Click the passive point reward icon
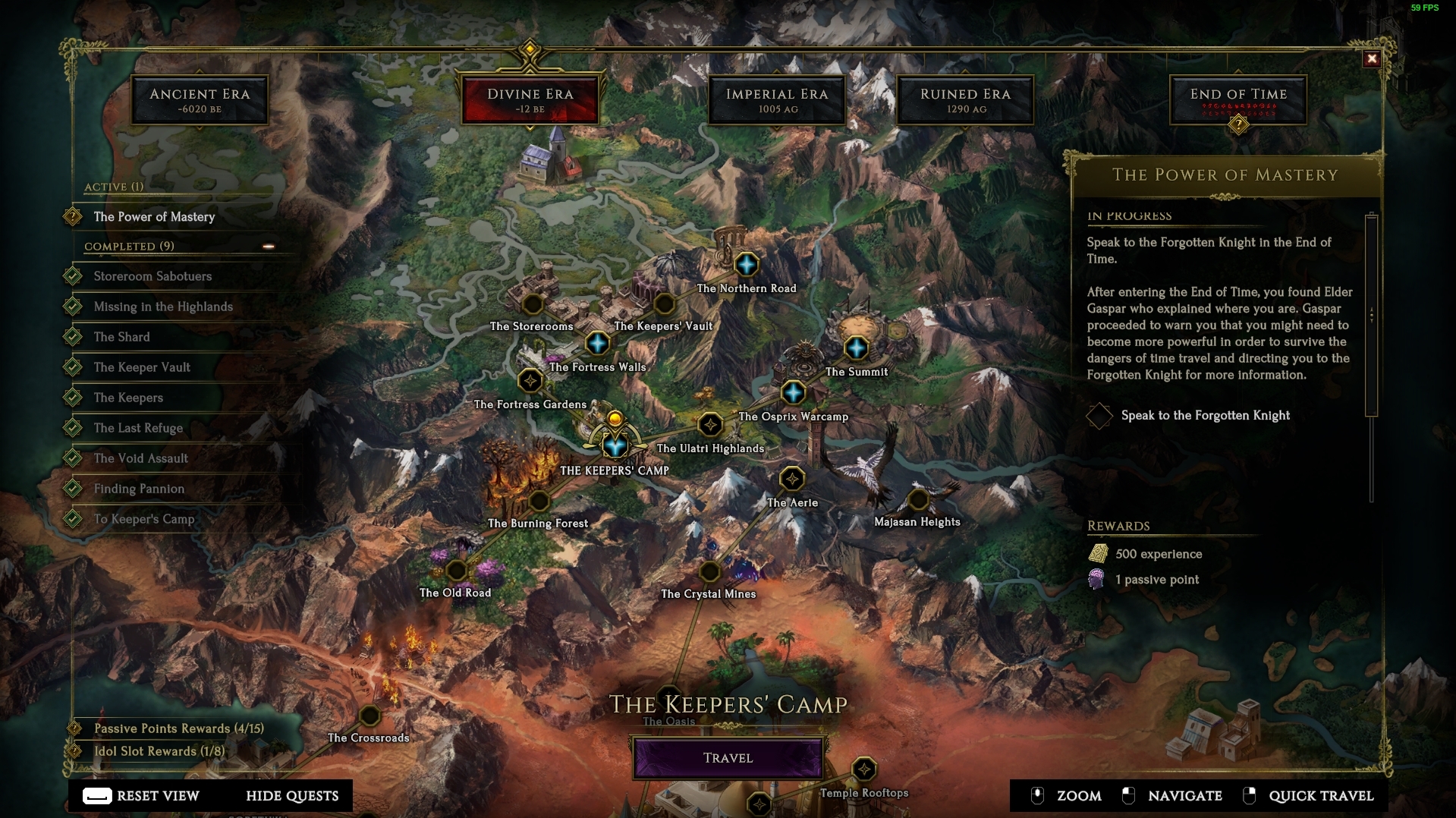This screenshot has height=818, width=1456. pos(1096,579)
